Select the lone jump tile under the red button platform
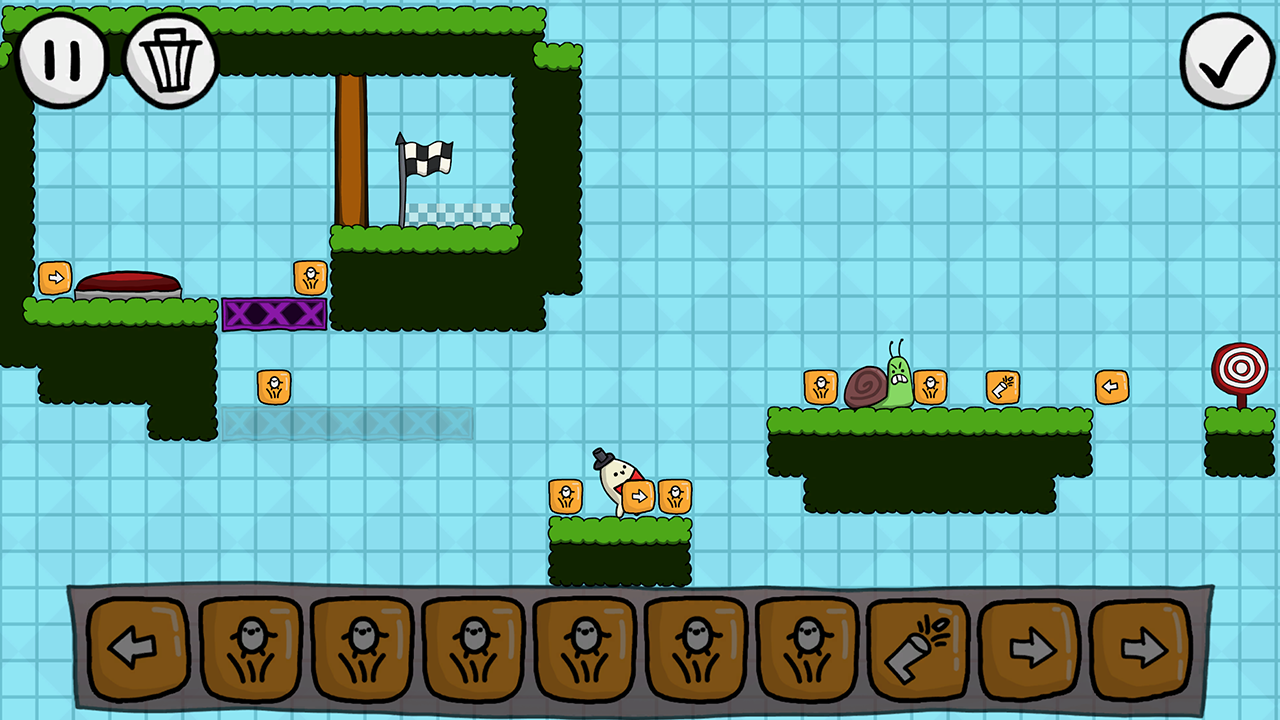1280x720 pixels. coord(274,385)
